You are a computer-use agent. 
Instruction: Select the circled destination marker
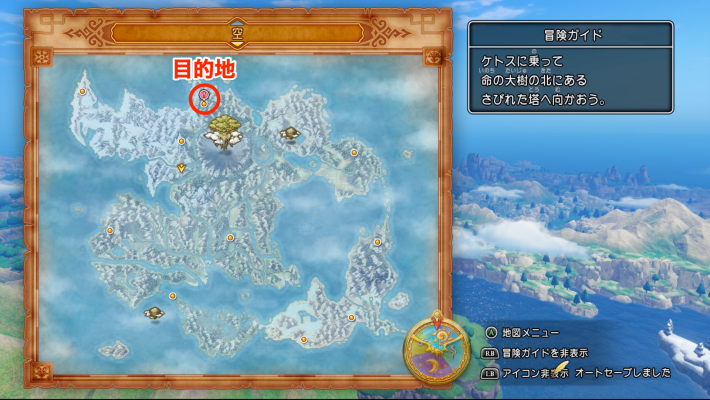coord(203,98)
